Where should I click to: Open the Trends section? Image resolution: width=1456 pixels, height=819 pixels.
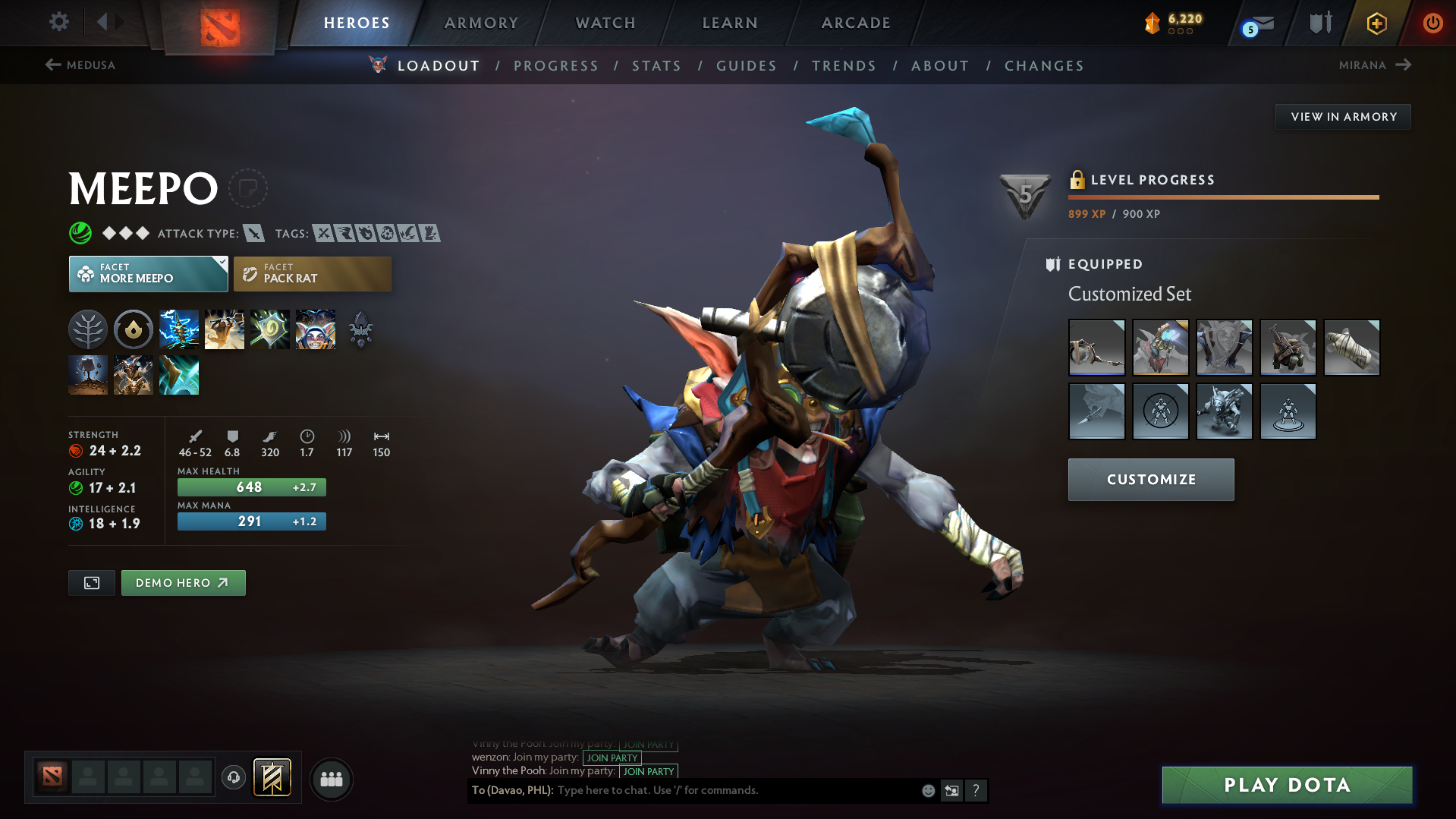click(x=844, y=66)
